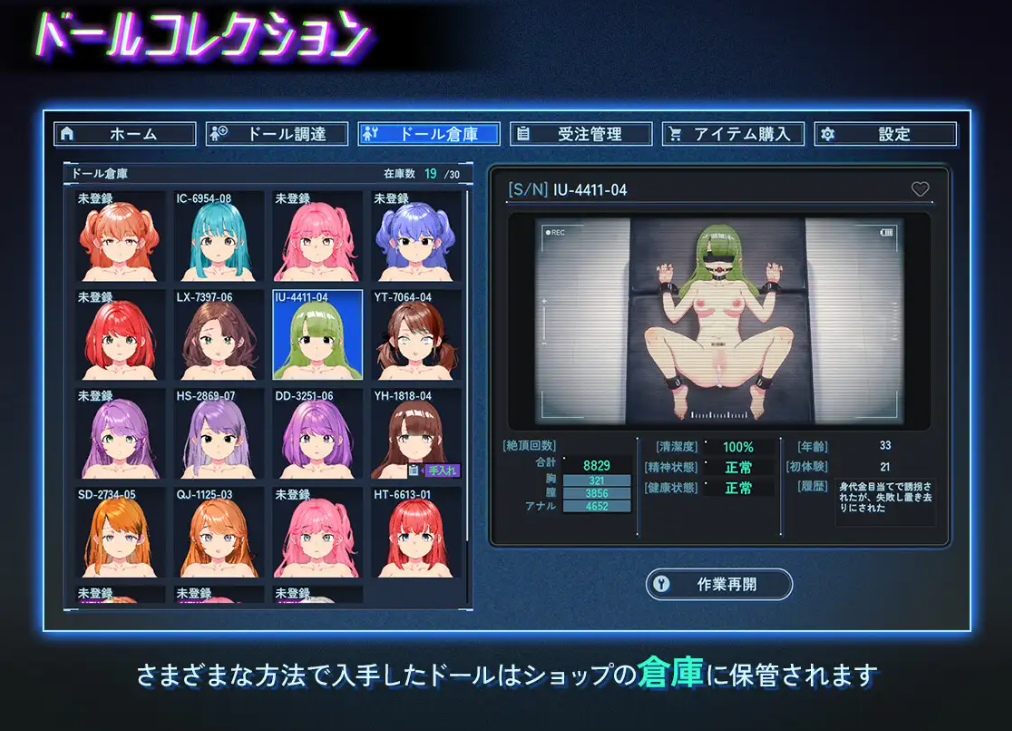The image size is (1012, 731).
Task: Select the QJ-1125-03 storage tile
Action: pyautogui.click(x=218, y=533)
